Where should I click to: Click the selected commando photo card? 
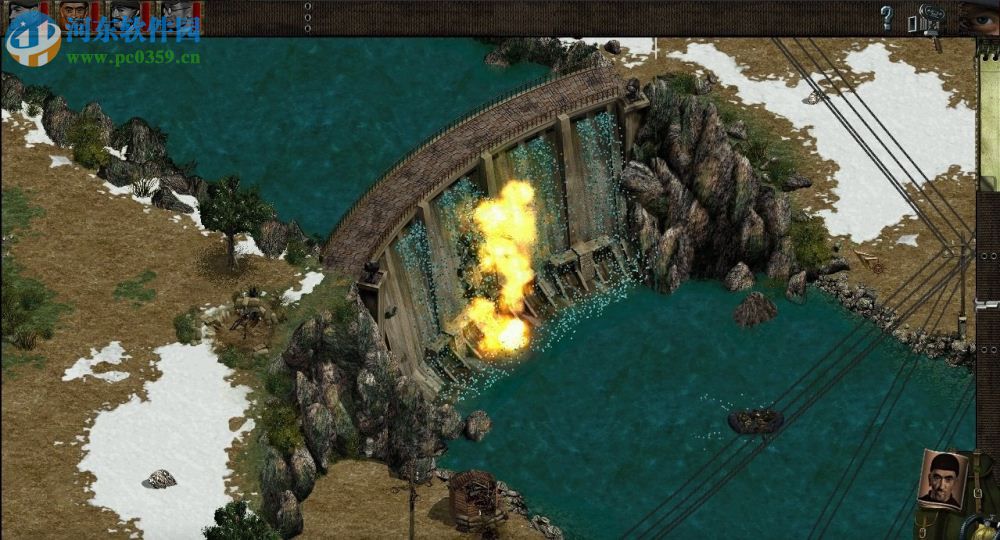[x=942, y=480]
